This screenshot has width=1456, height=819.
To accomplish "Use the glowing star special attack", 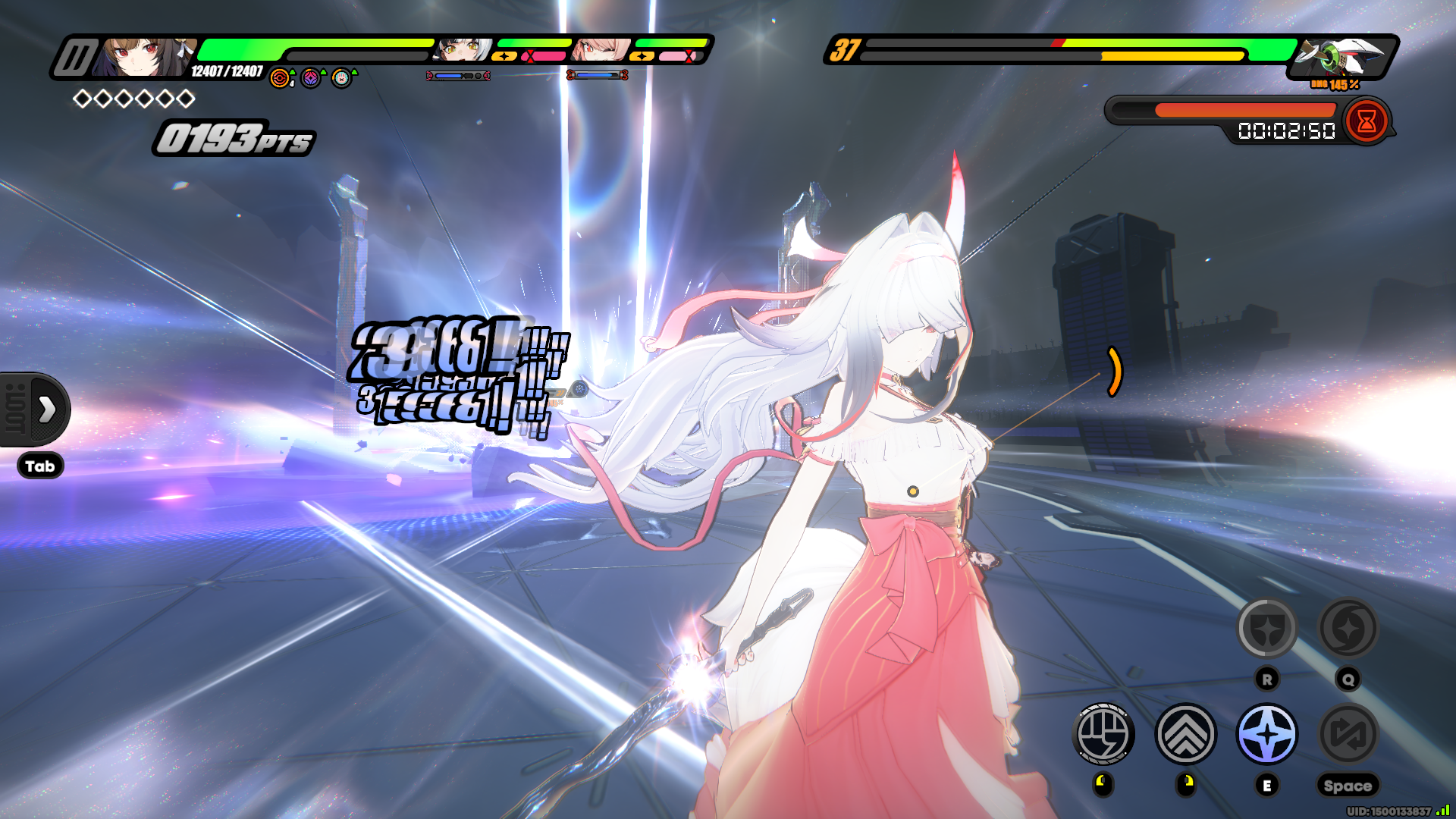I will point(1267,734).
